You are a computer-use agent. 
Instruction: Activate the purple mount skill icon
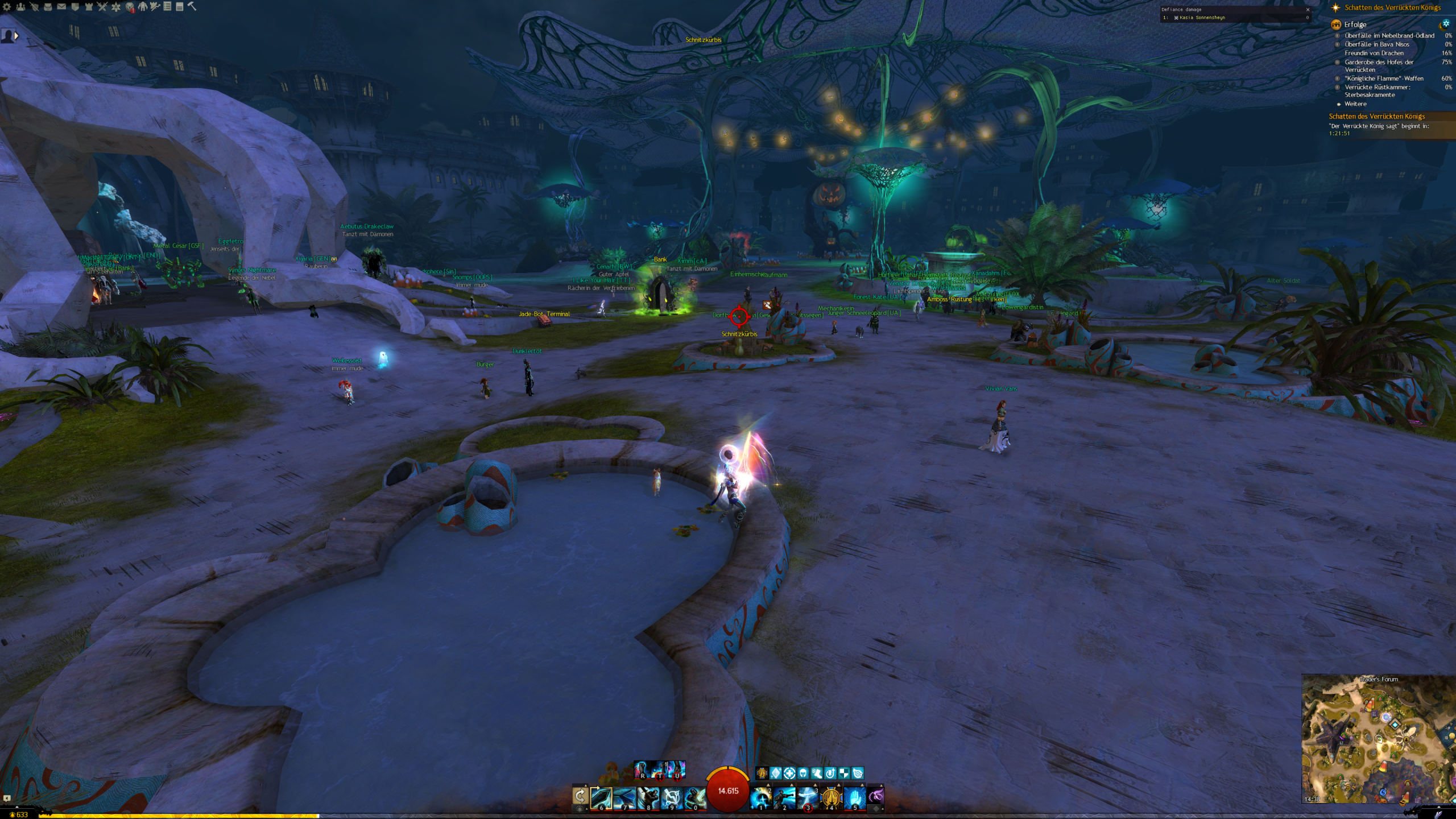point(876,796)
